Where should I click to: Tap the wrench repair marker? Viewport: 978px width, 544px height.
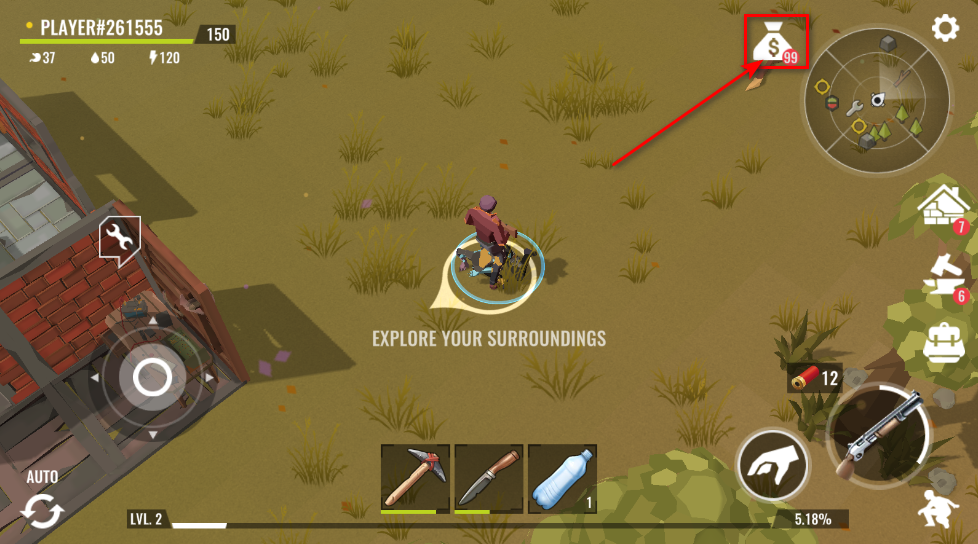pyautogui.click(x=119, y=239)
